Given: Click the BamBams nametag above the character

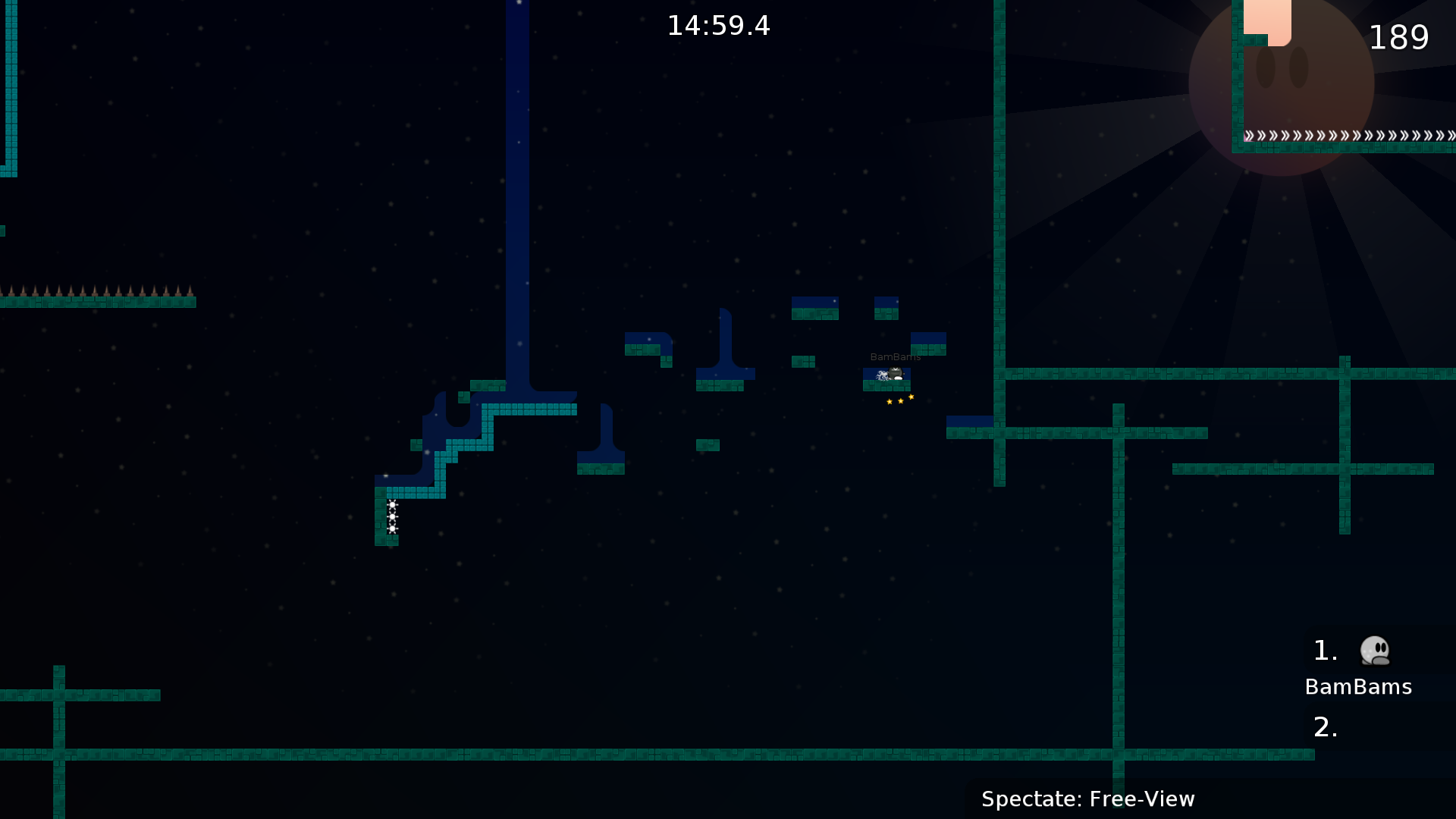Looking at the screenshot, I should tap(896, 356).
